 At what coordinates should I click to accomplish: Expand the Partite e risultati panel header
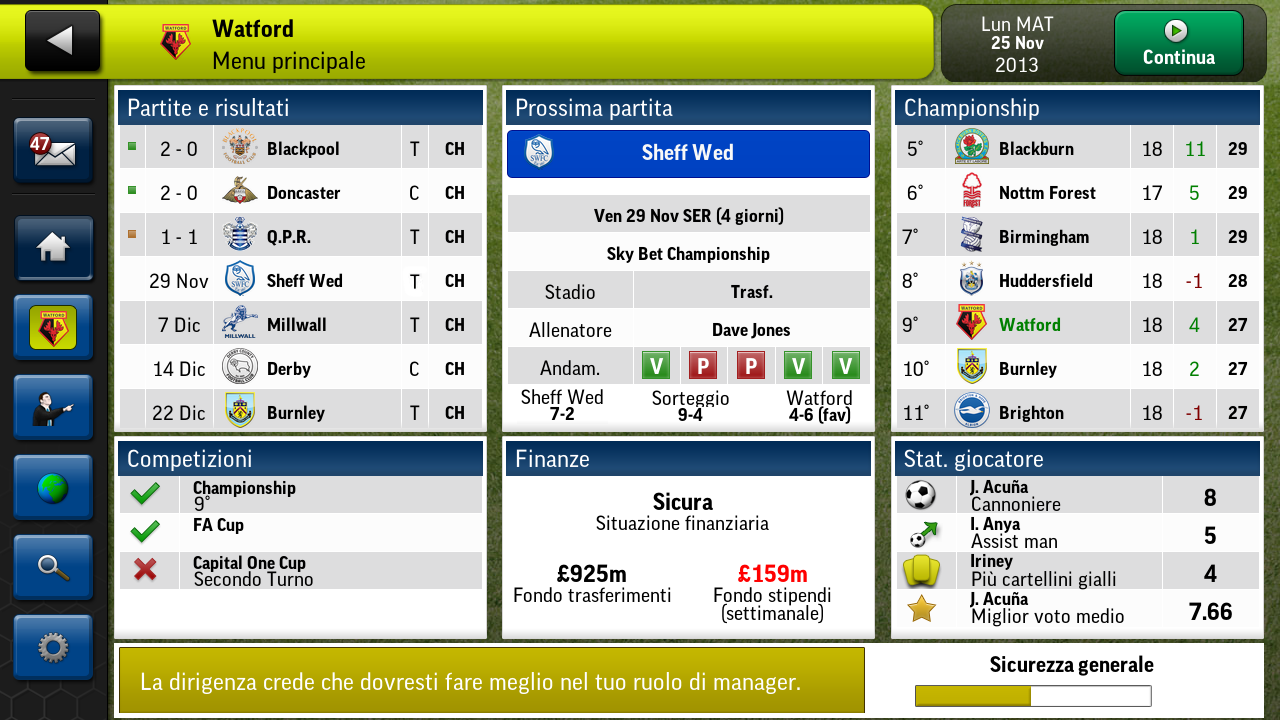(x=300, y=107)
